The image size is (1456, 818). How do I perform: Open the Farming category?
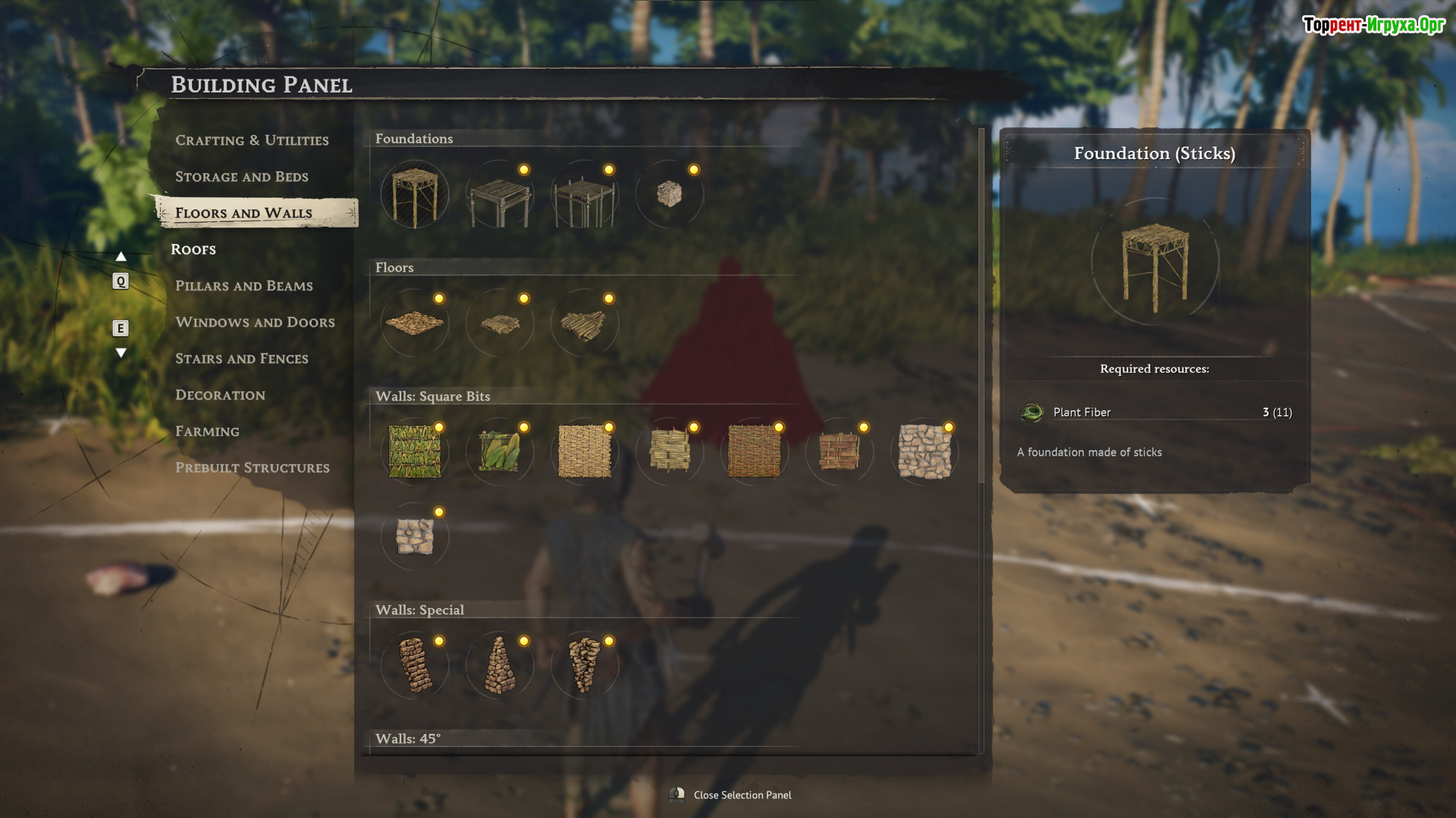pos(207,431)
